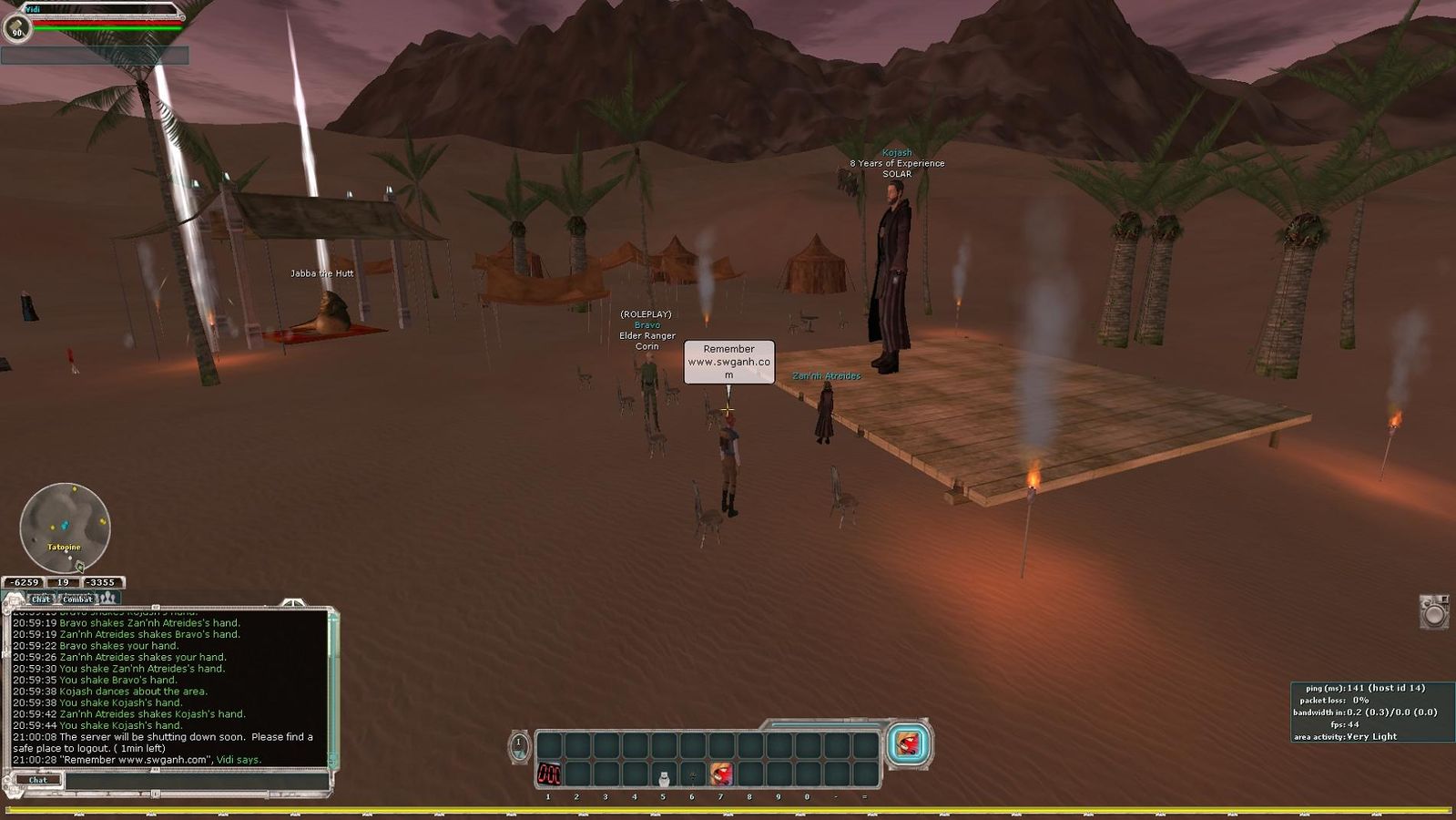Screen dimensions: 1456x820
Task: Select the small dark hotbar item in slot 6
Action: click(x=692, y=775)
